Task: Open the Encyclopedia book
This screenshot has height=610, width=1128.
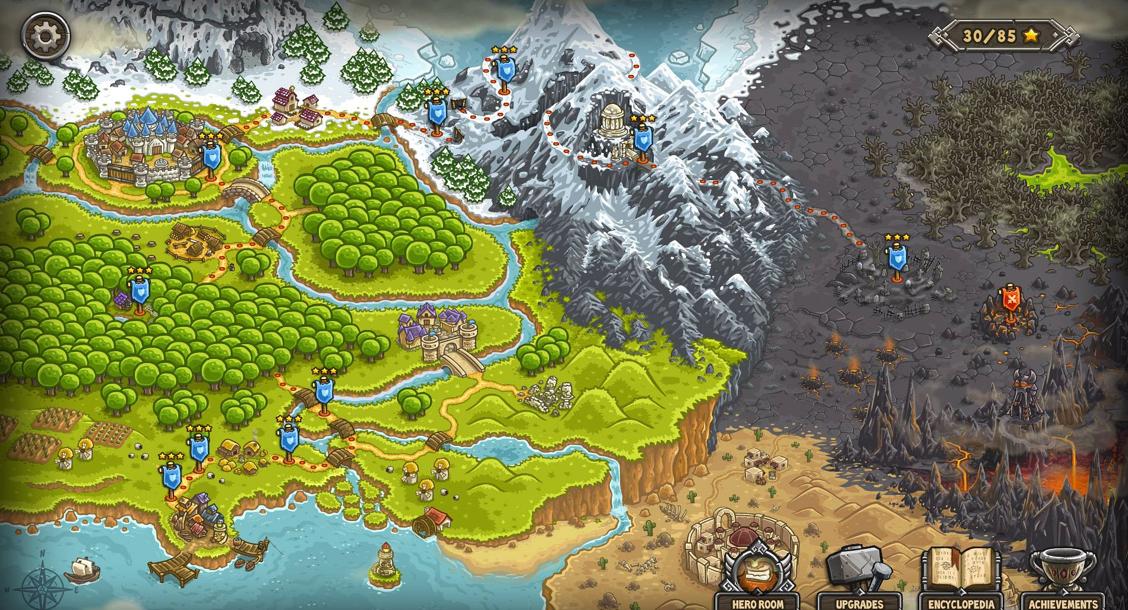Action: pyautogui.click(x=960, y=577)
